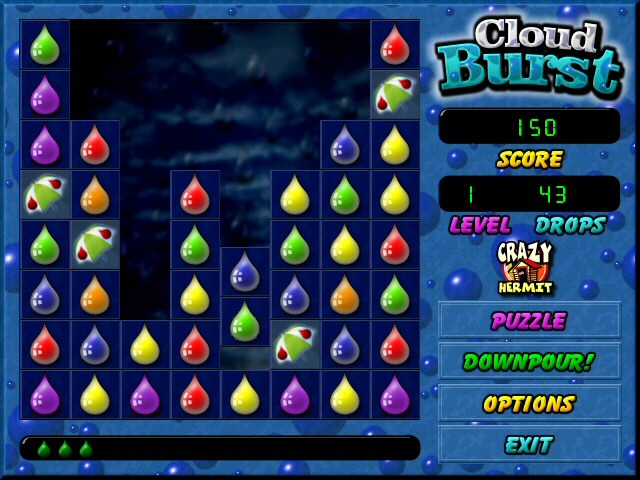Pick the red raindrop directly above an umbrella

(395, 44)
